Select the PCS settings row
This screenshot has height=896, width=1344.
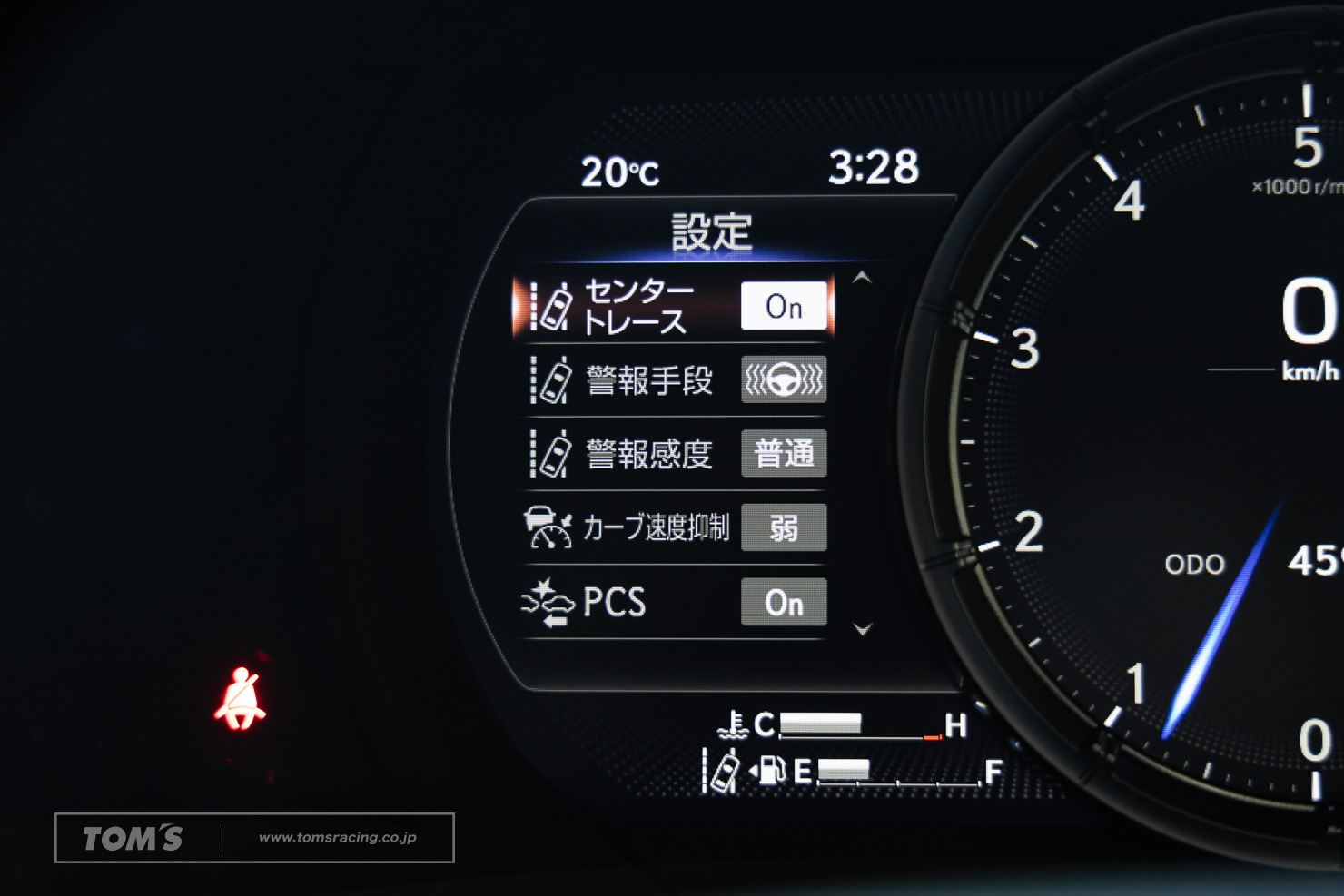click(x=614, y=602)
